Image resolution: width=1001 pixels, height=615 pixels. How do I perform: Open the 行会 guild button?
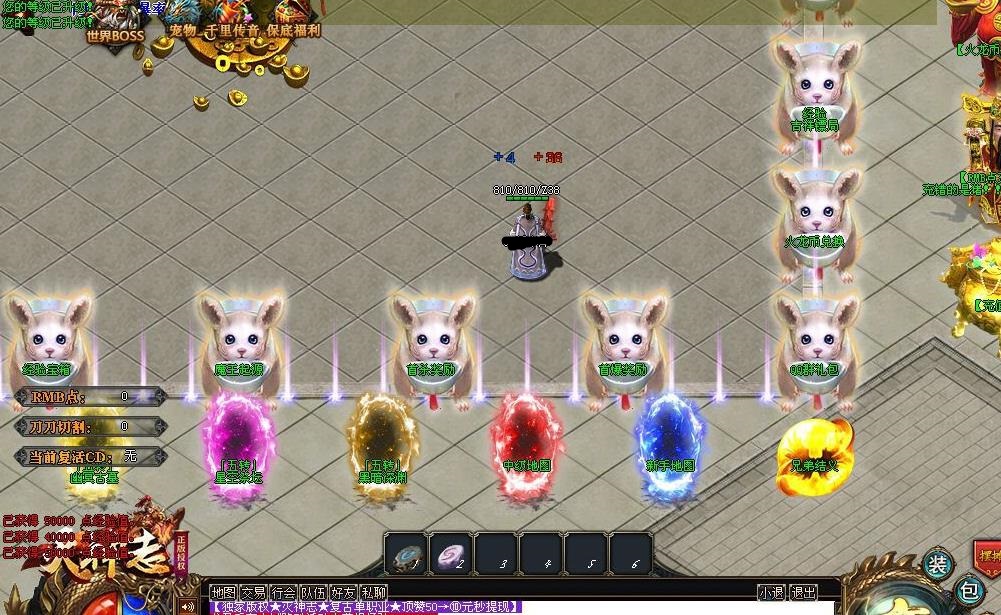(x=283, y=593)
